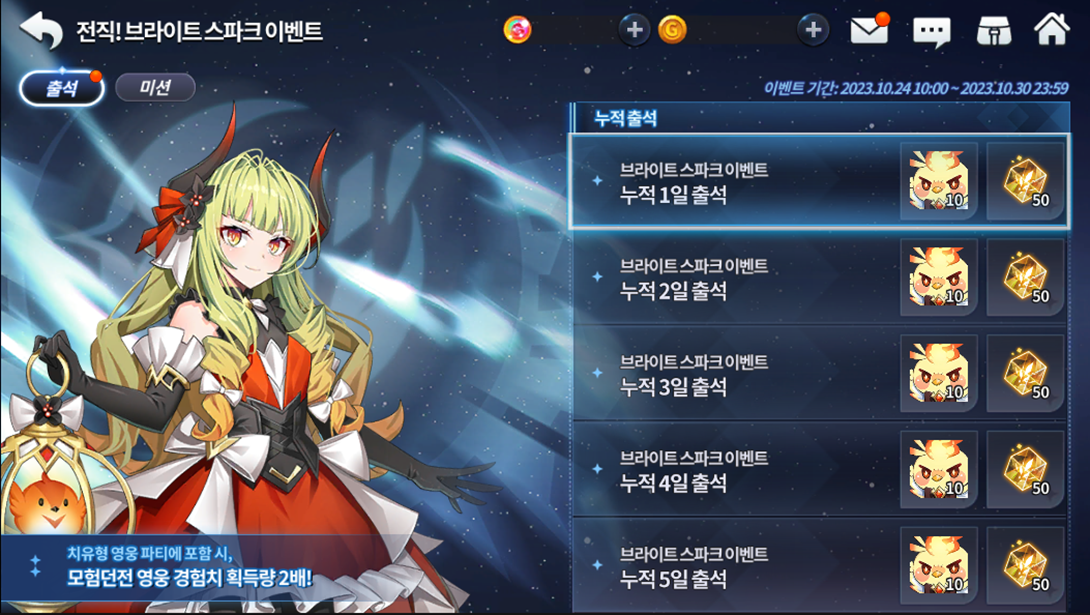Open the mailbox envelope icon
This screenshot has width=1090, height=615.
869,30
